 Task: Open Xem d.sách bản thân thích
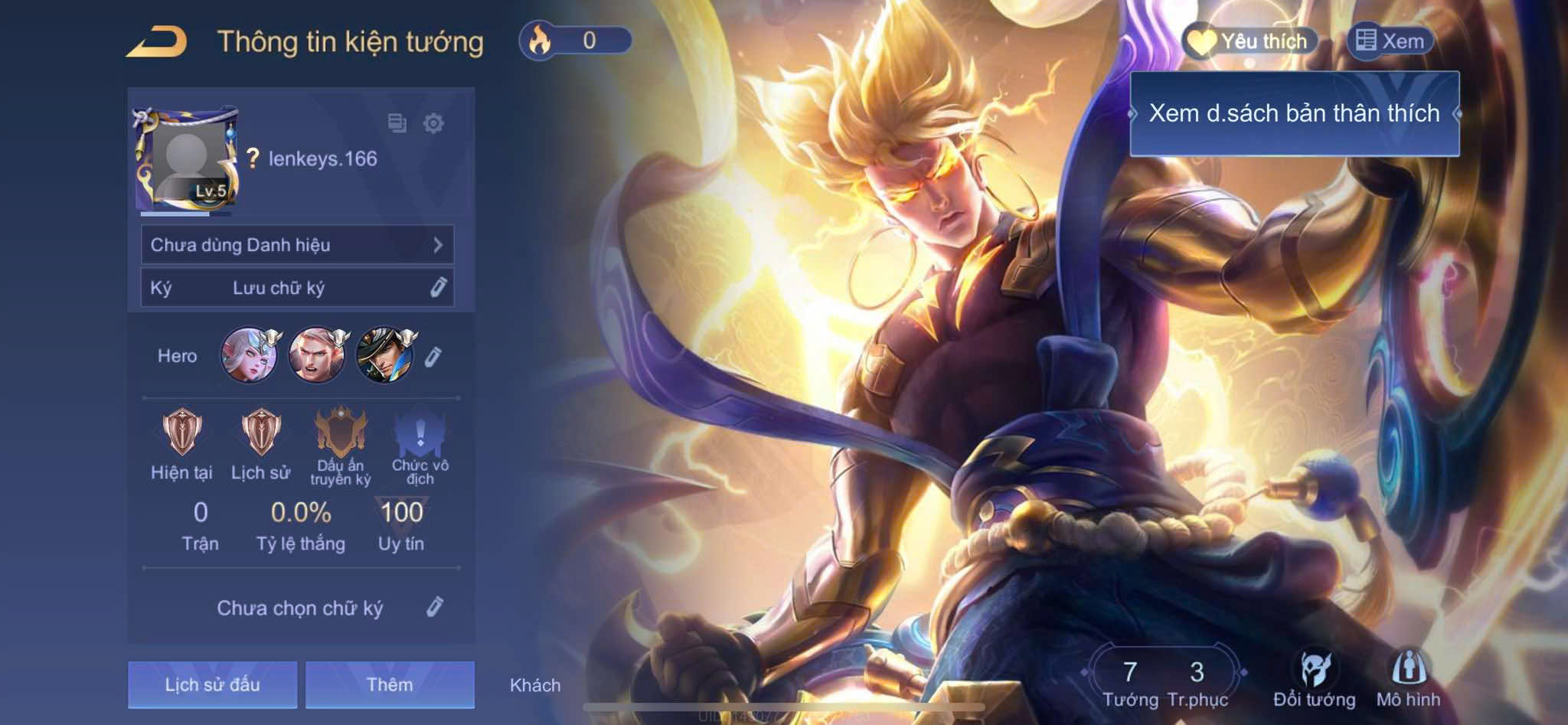point(1294,113)
